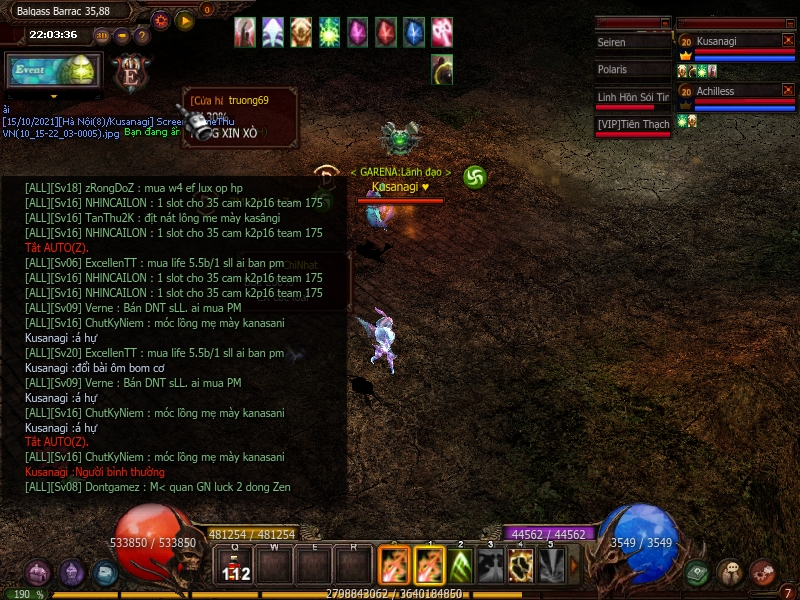Remove Achilless from the party list
Viewport: 800px width, 600px height.
pyautogui.click(x=788, y=91)
